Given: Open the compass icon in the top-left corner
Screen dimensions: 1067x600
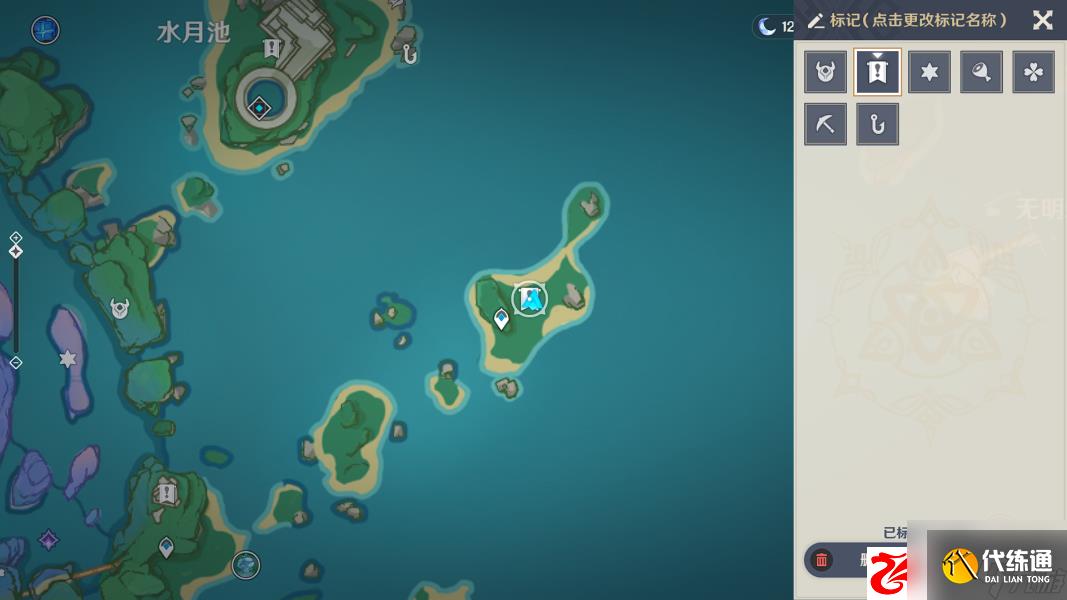Looking at the screenshot, I should [45, 30].
